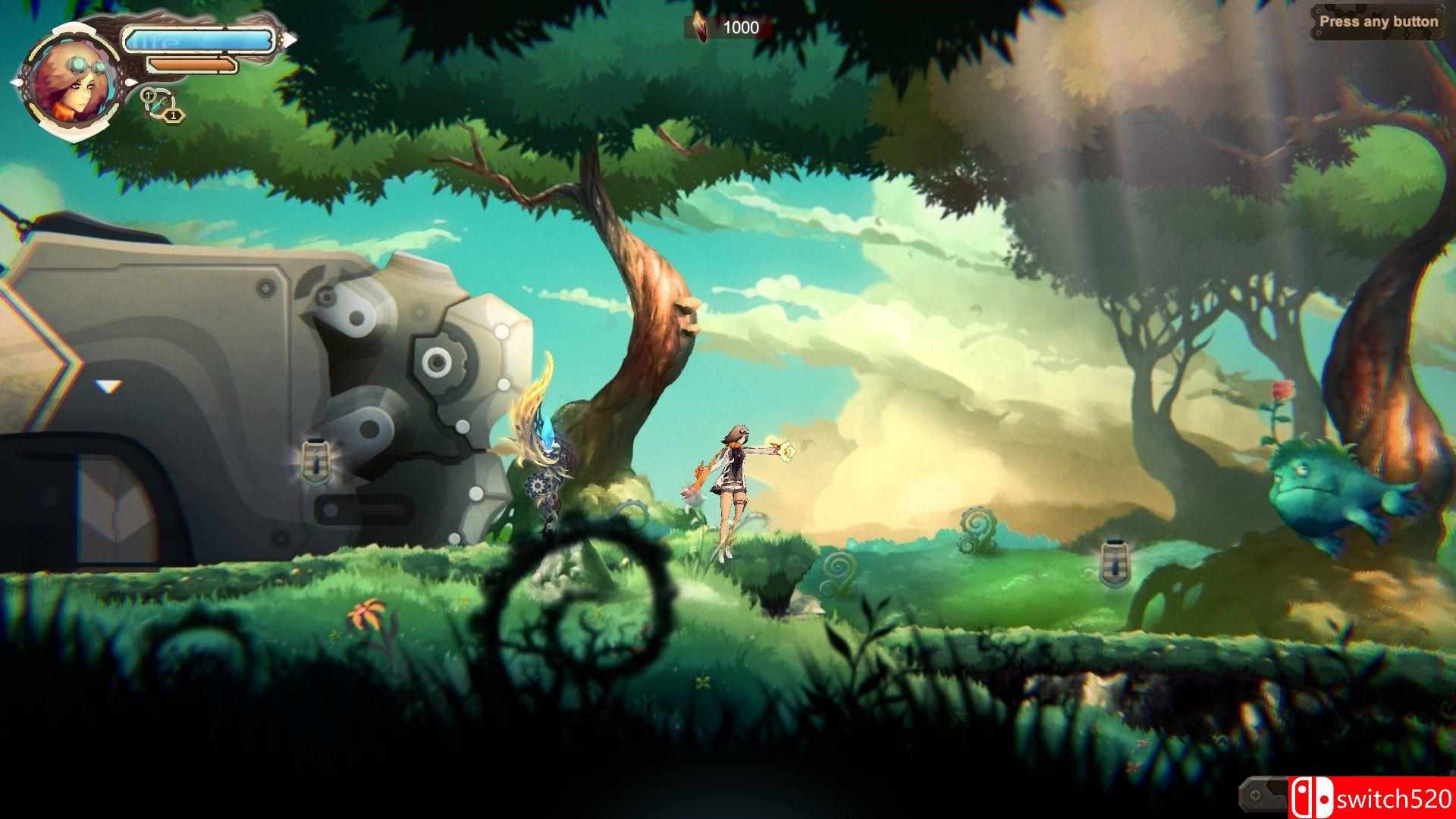Expand the arrow at the end of the life bar
The image size is (1456, 819).
pos(291,39)
